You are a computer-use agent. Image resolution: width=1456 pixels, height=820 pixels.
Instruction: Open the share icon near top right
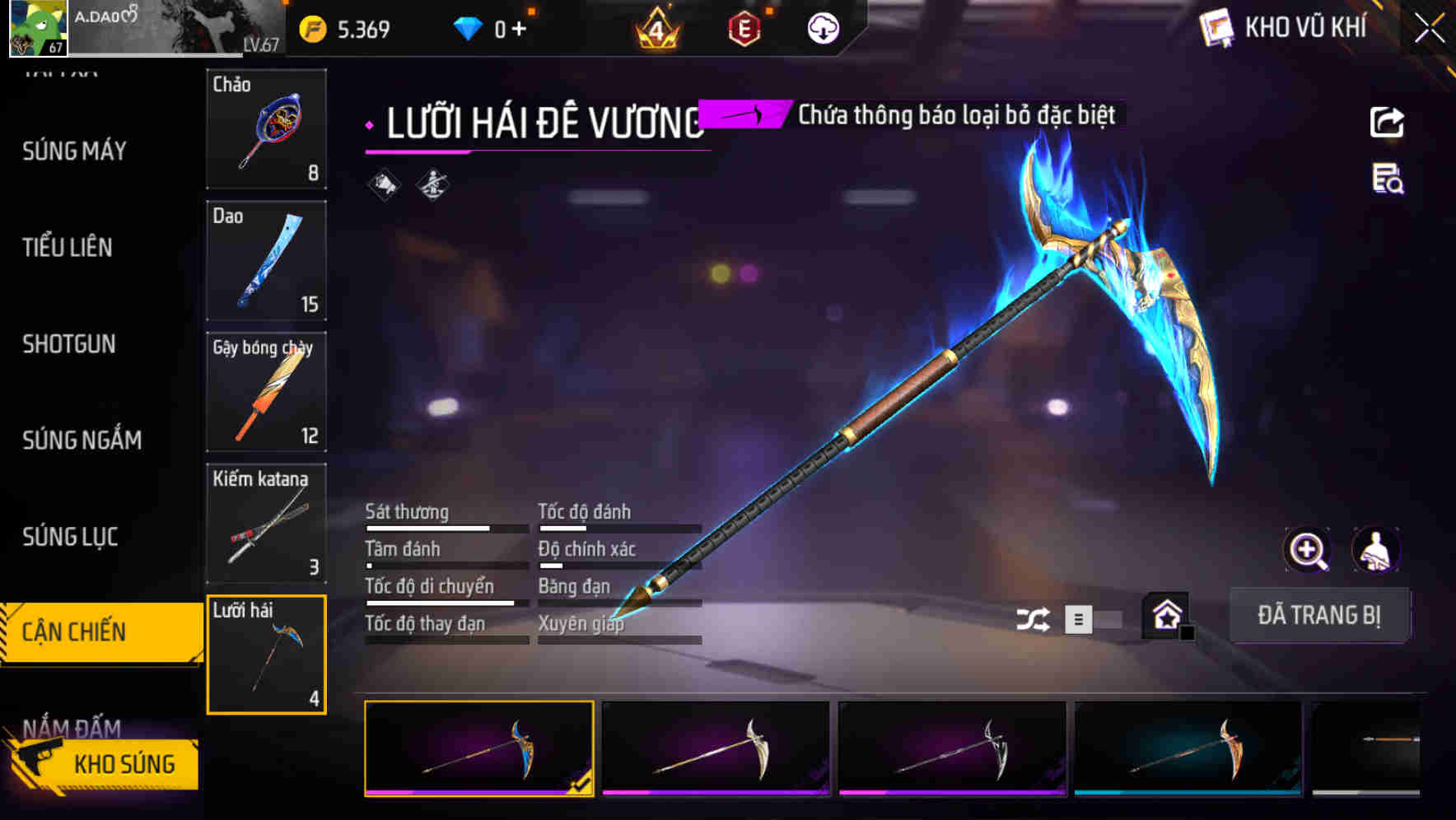[x=1388, y=121]
